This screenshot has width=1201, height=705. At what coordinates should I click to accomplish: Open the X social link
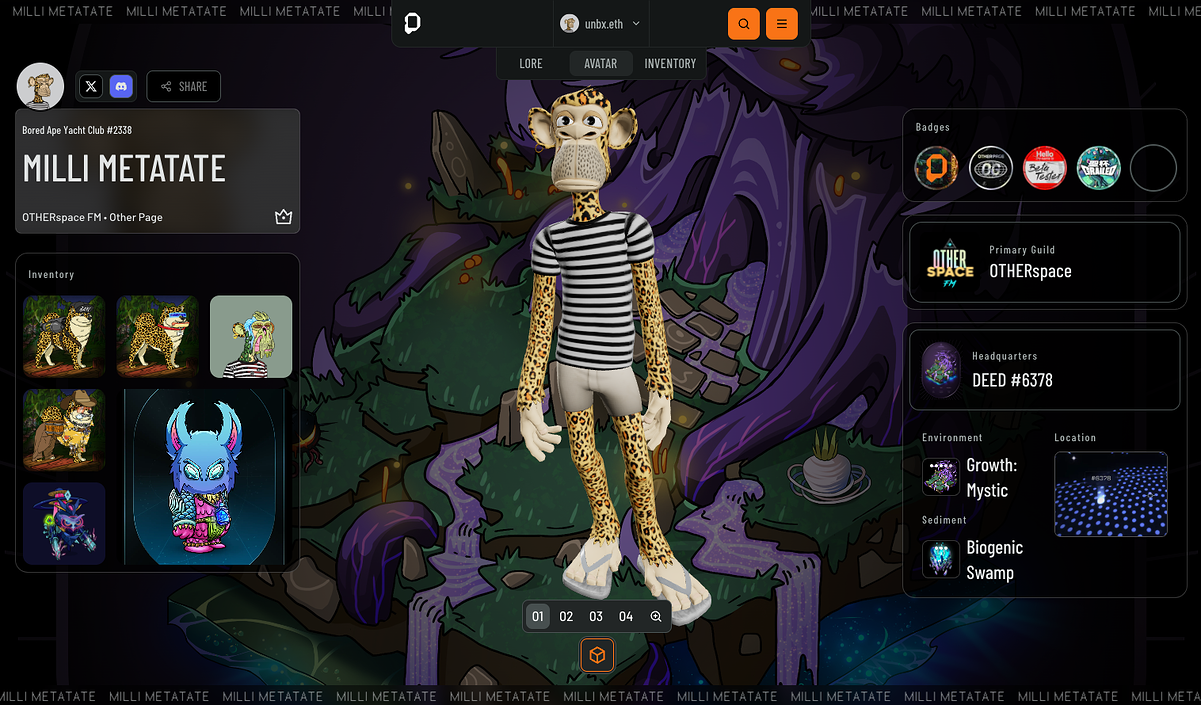coord(92,87)
